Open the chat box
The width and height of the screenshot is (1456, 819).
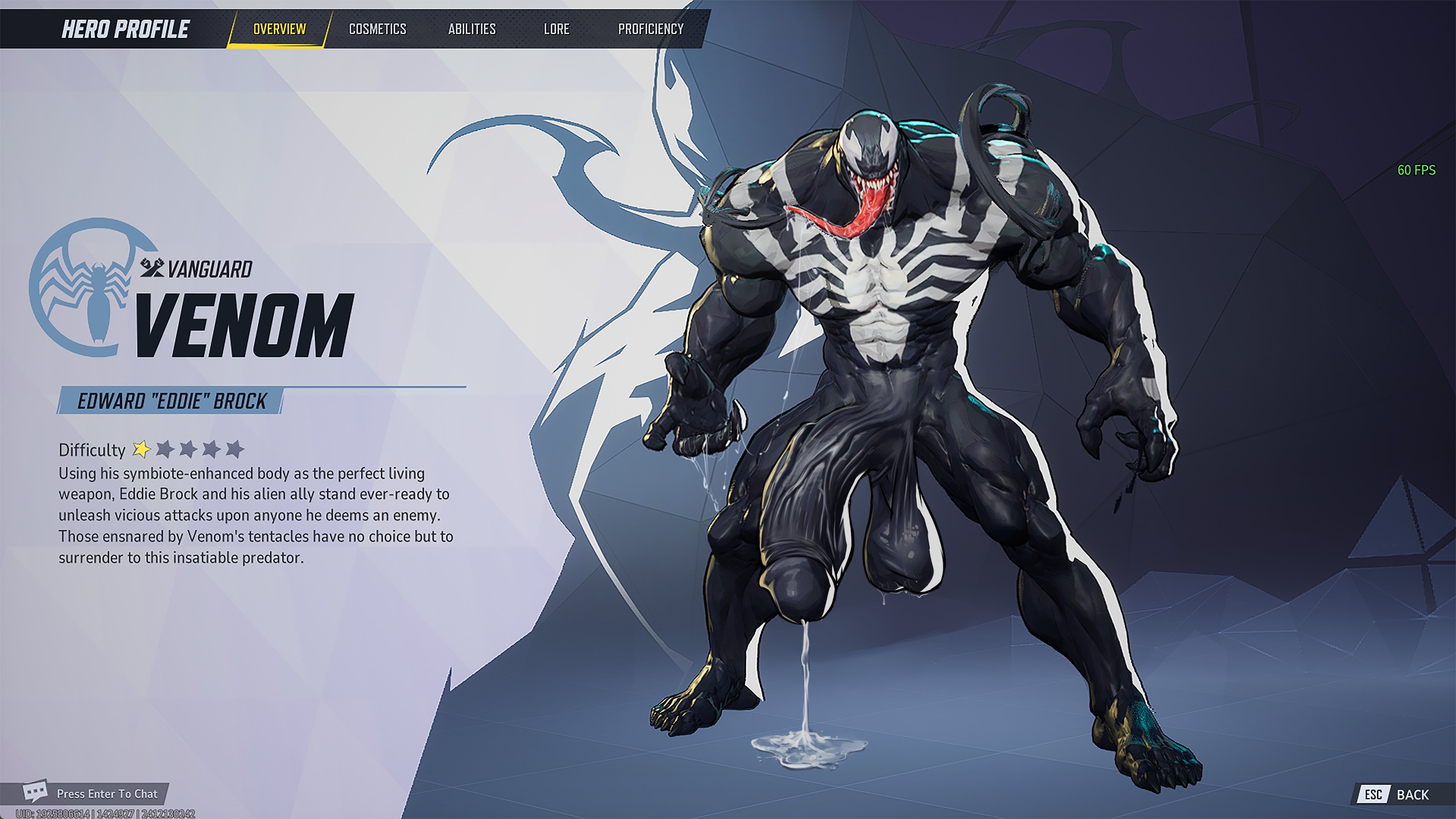click(x=93, y=794)
